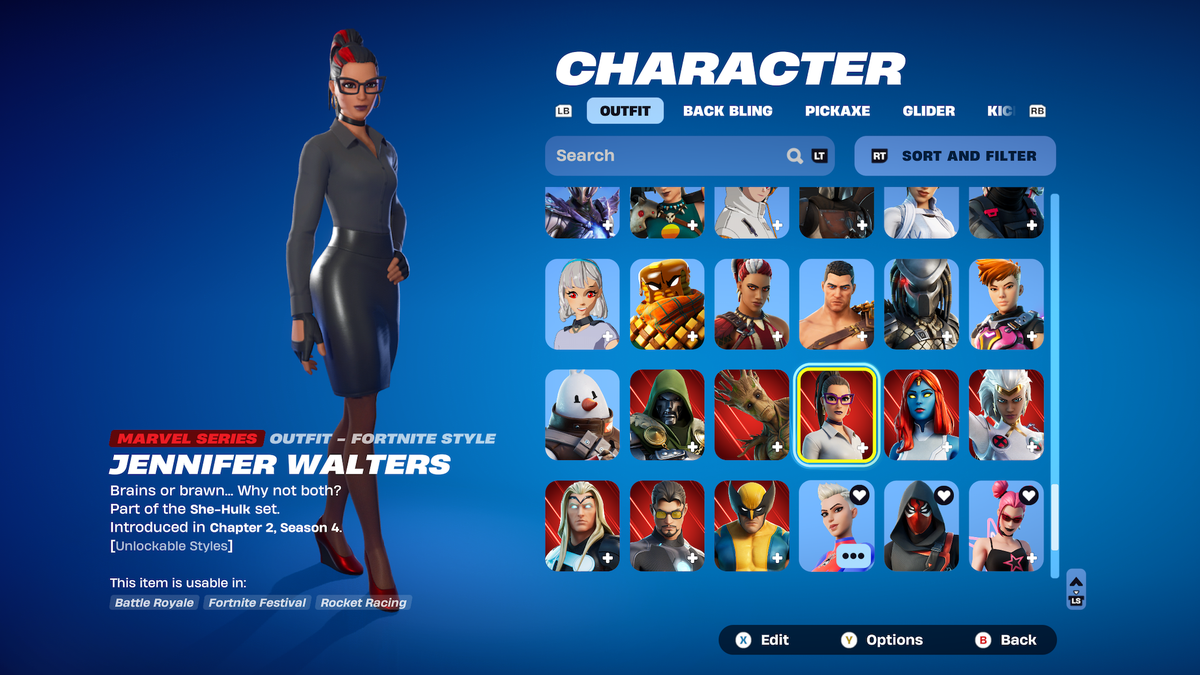Viewport: 1200px width, 675px height.
Task: Choose the Thor outfit
Action: click(x=582, y=526)
